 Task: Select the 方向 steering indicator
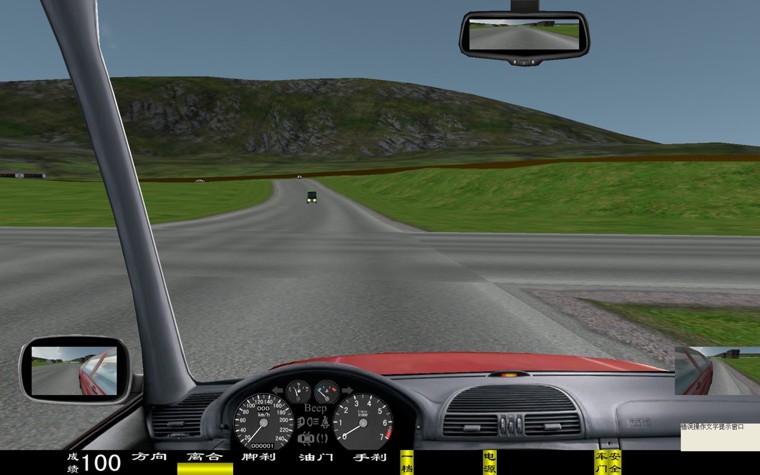[x=149, y=458]
